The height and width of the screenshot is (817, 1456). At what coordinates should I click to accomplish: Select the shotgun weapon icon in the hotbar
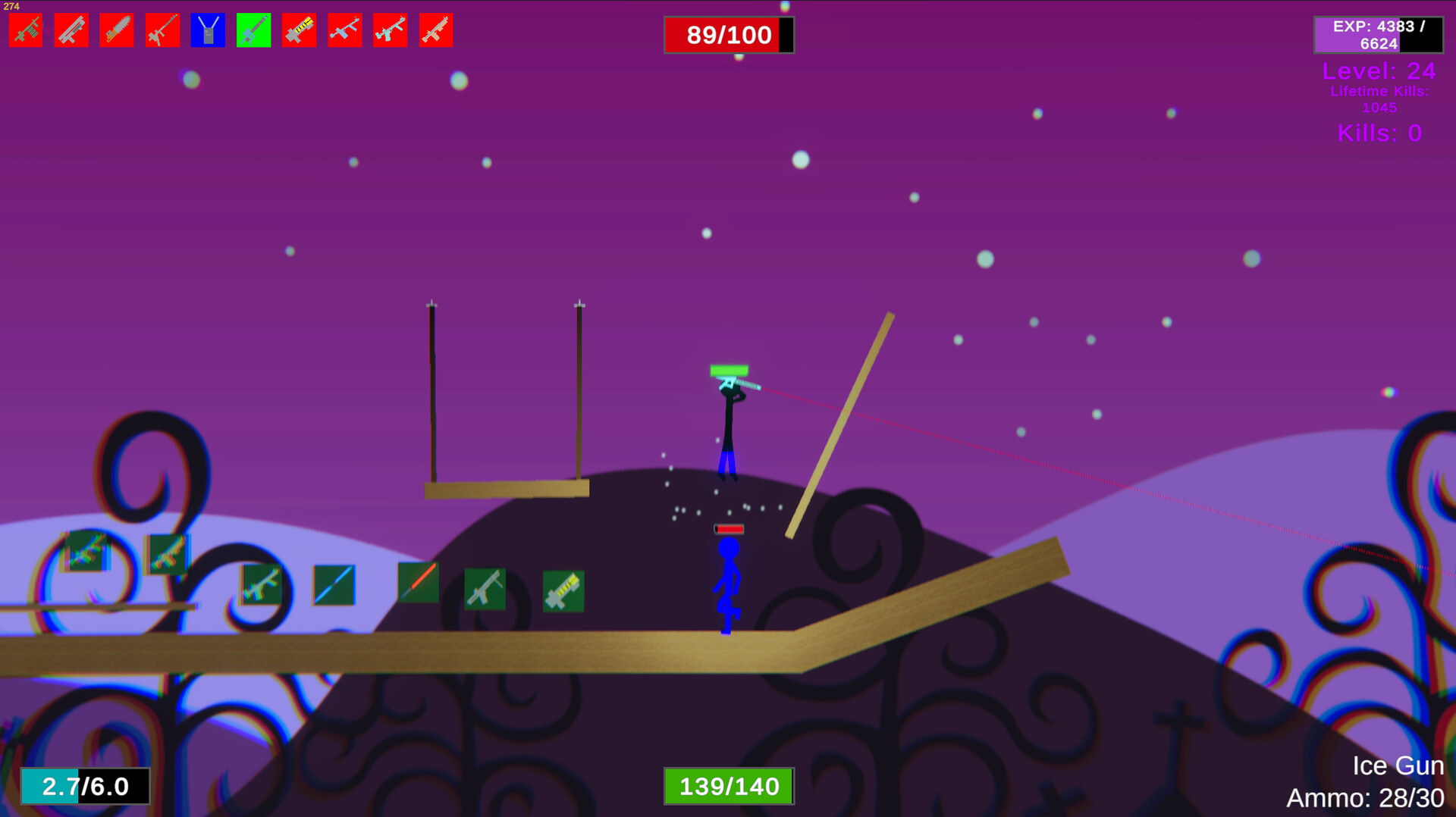tap(71, 30)
